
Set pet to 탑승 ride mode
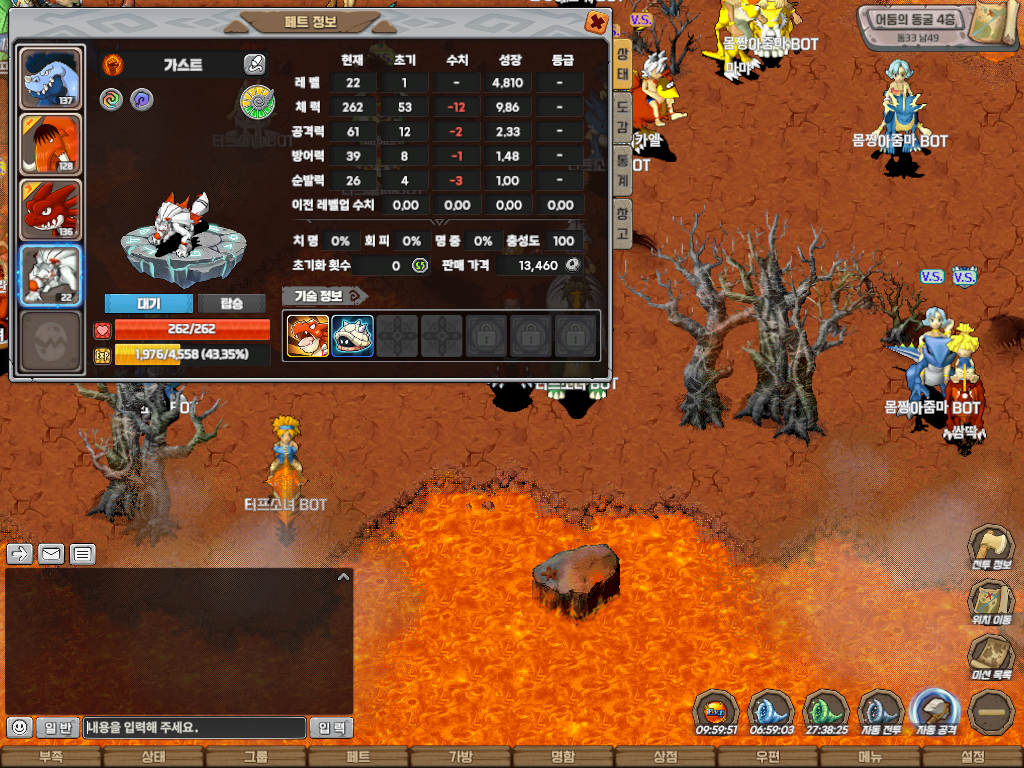[x=231, y=303]
